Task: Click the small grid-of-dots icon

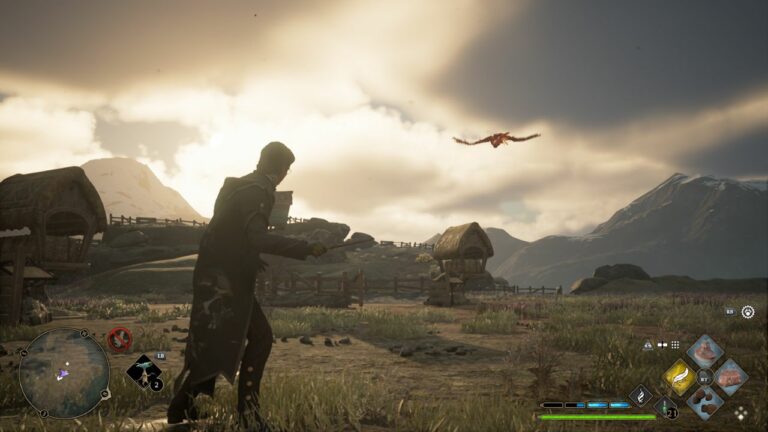Action: point(675,345)
